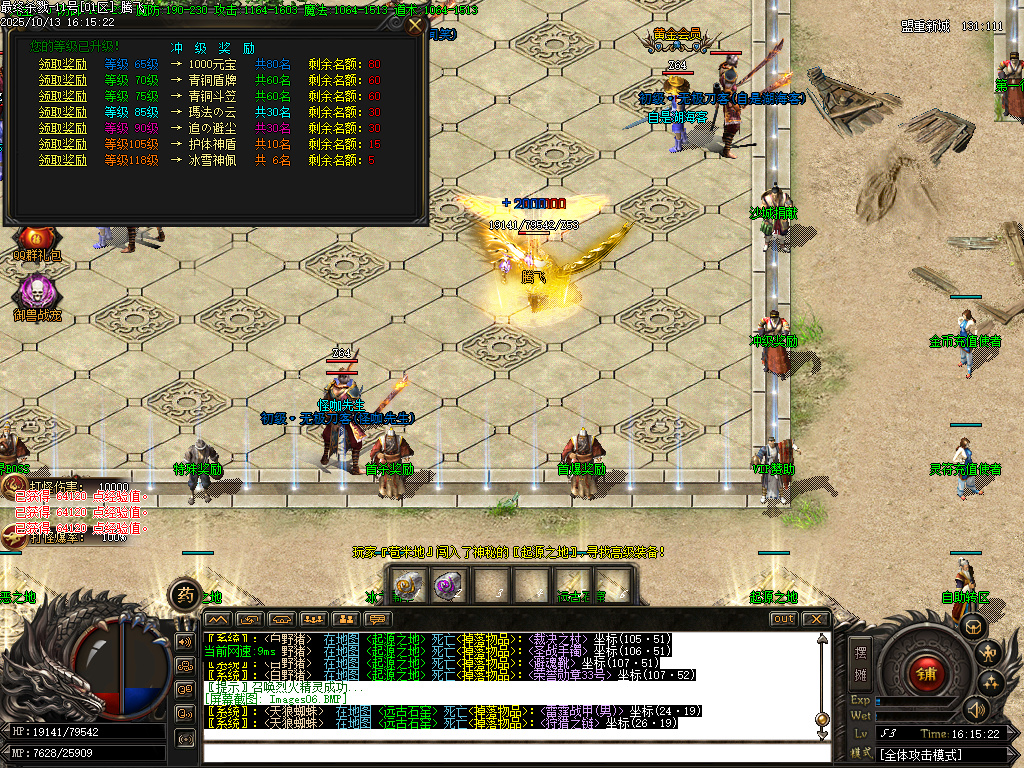Close the chat window with X
Screen dimensions: 1024x768
[x=816, y=619]
